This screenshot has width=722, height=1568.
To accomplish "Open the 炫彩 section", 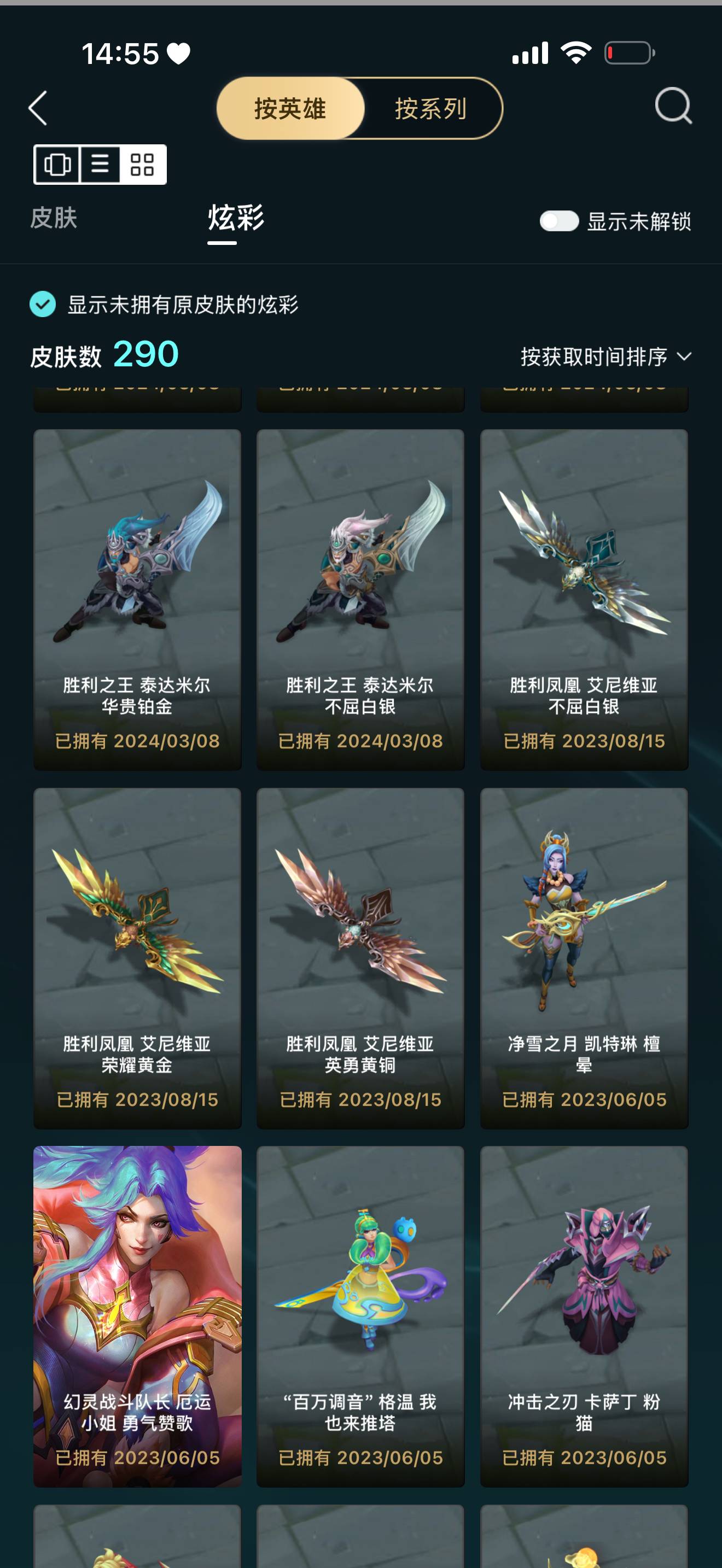I will pyautogui.click(x=235, y=219).
